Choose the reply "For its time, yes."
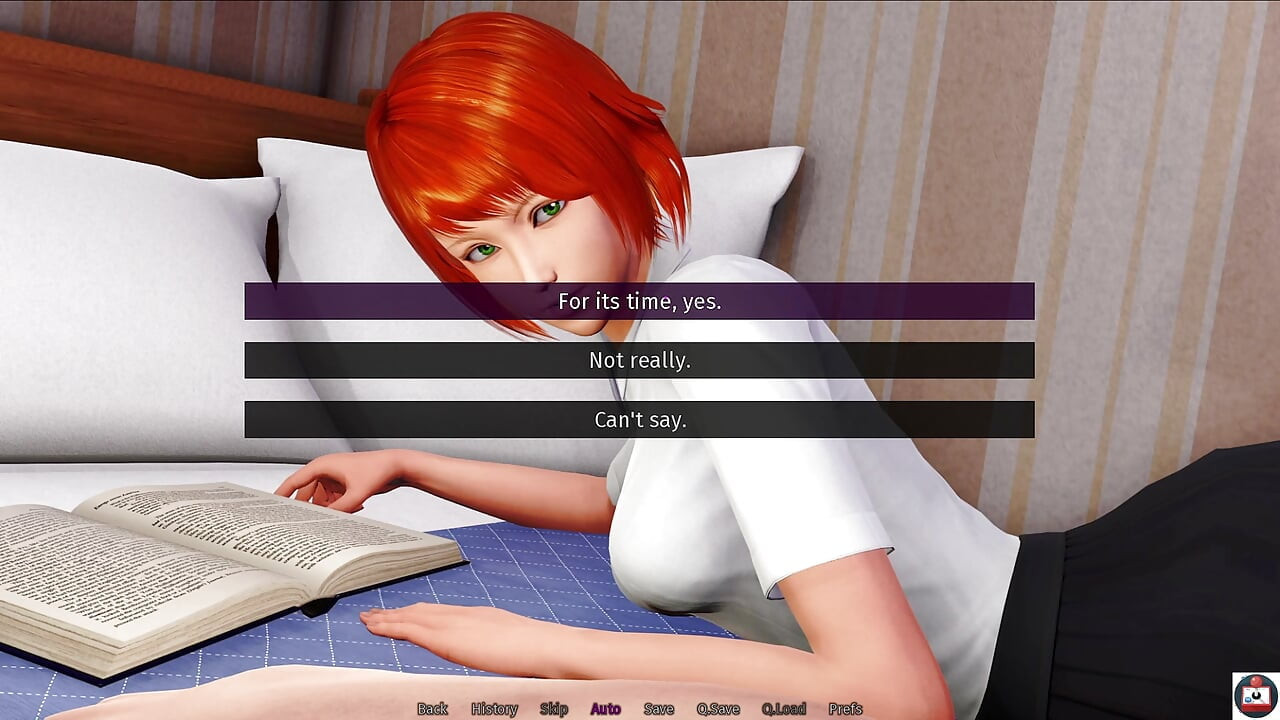Viewport: 1280px width, 720px height. (x=639, y=301)
